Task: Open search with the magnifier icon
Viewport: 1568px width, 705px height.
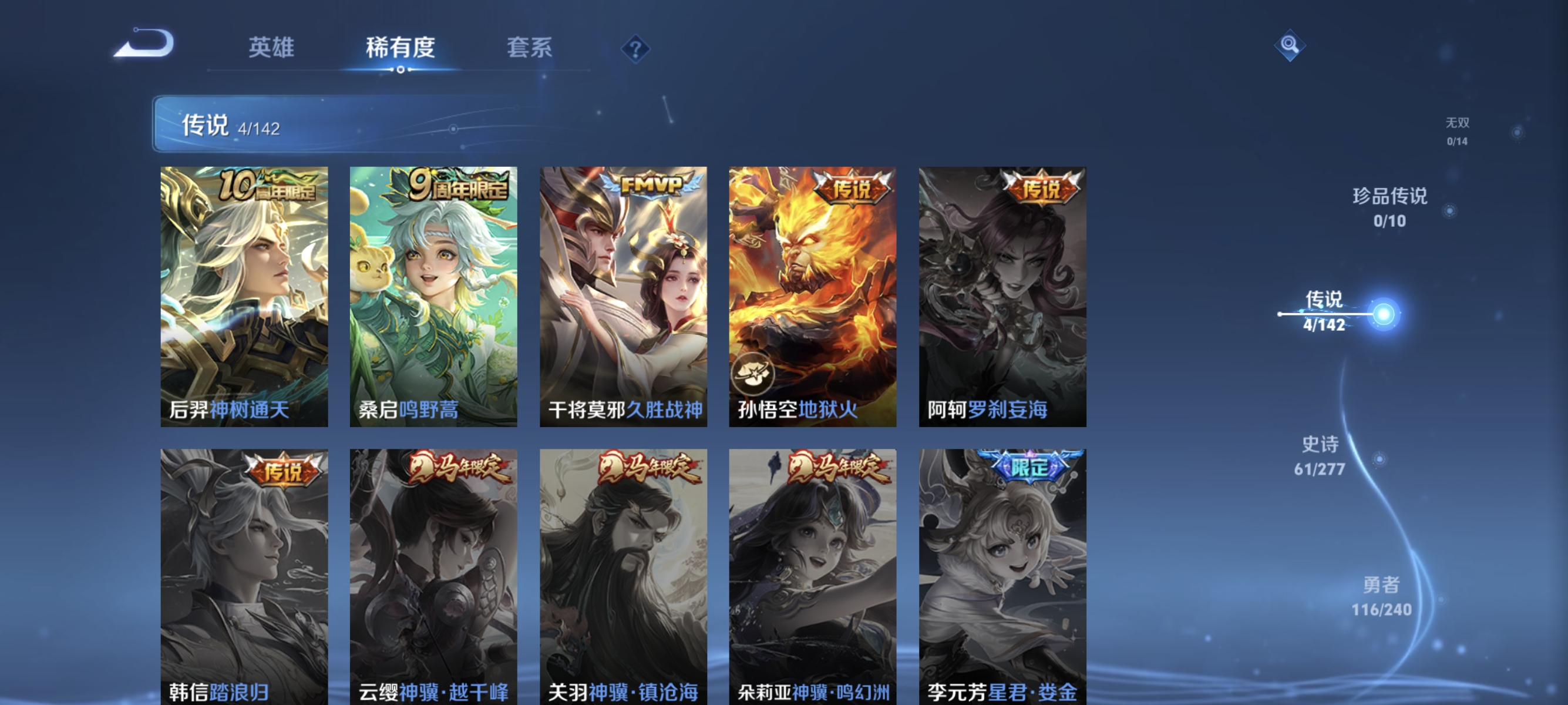Action: [x=1289, y=45]
